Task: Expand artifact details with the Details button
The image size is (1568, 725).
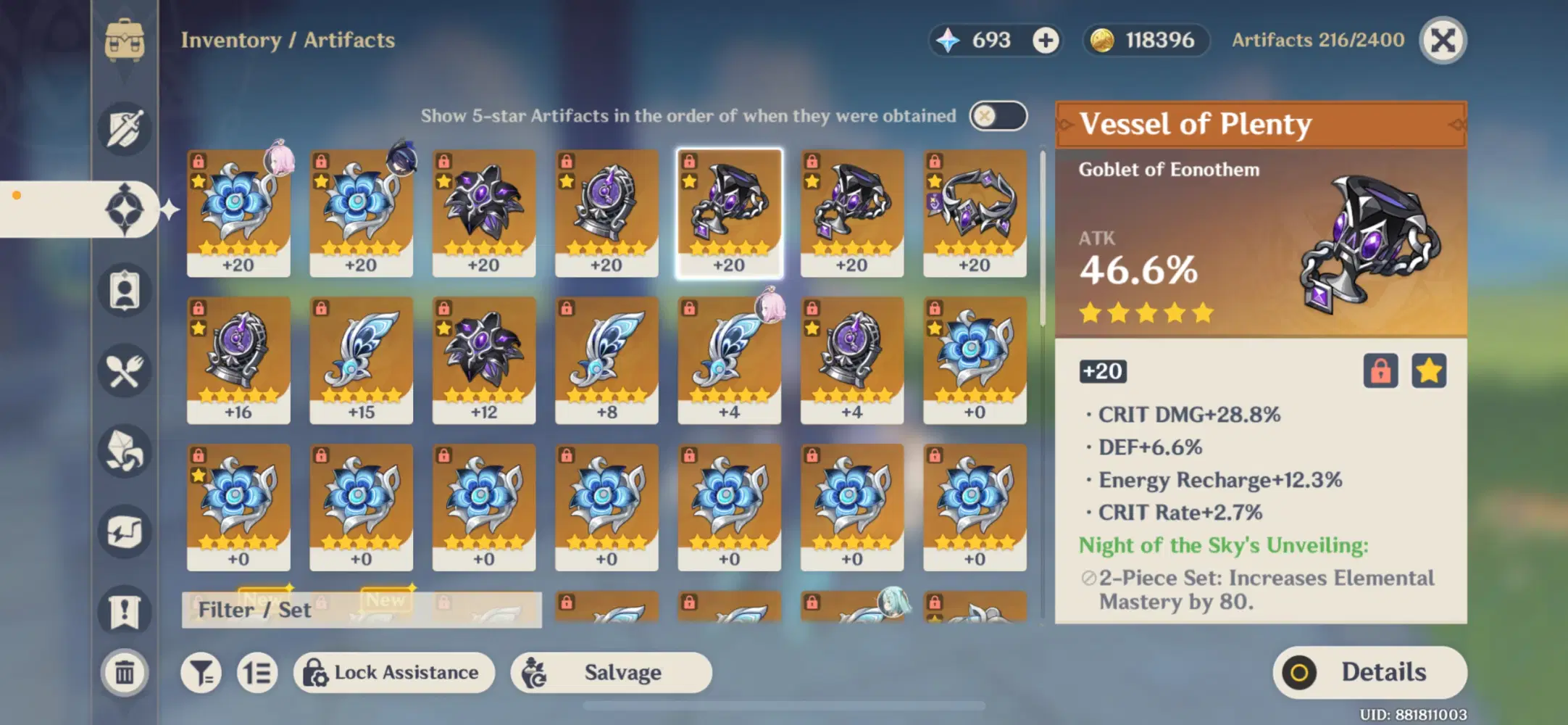Action: (1369, 671)
